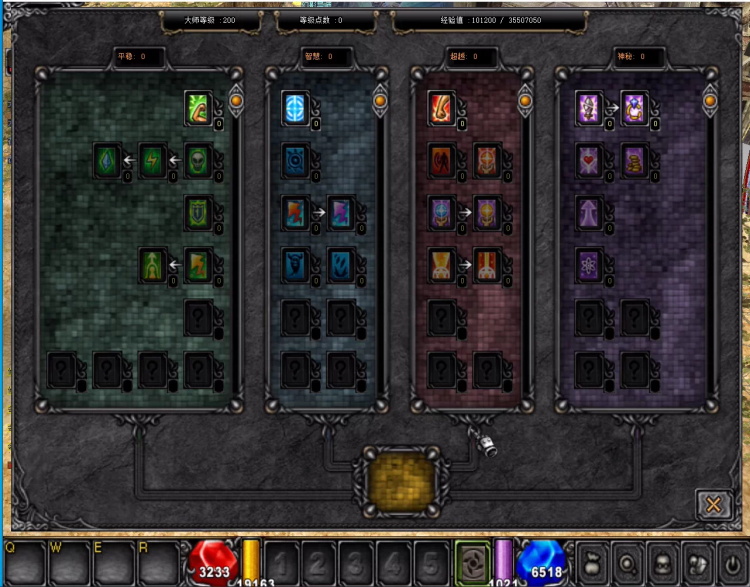Pick the green crystal skill icon

pyautogui.click(x=107, y=160)
